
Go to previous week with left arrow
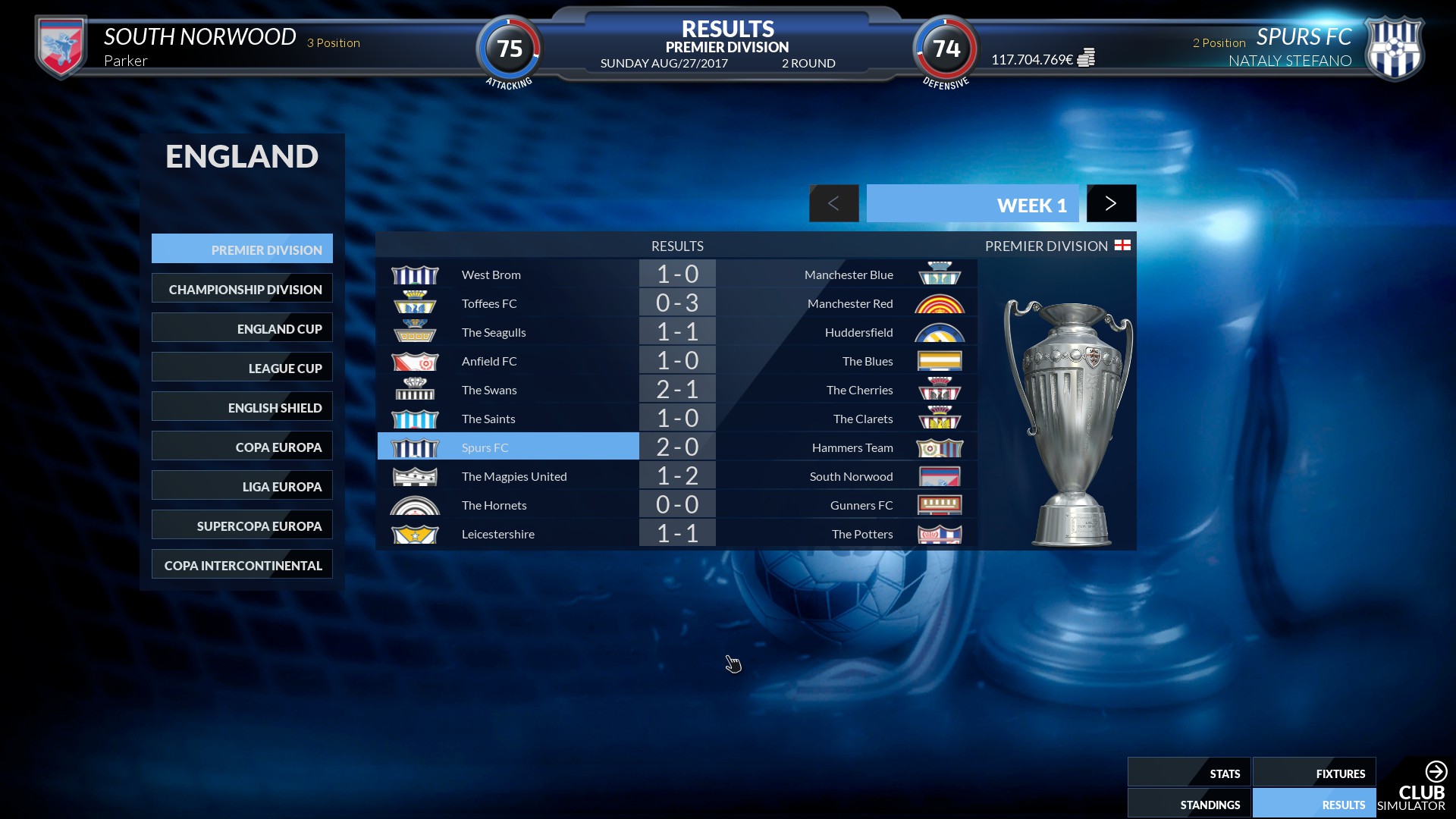pos(834,203)
